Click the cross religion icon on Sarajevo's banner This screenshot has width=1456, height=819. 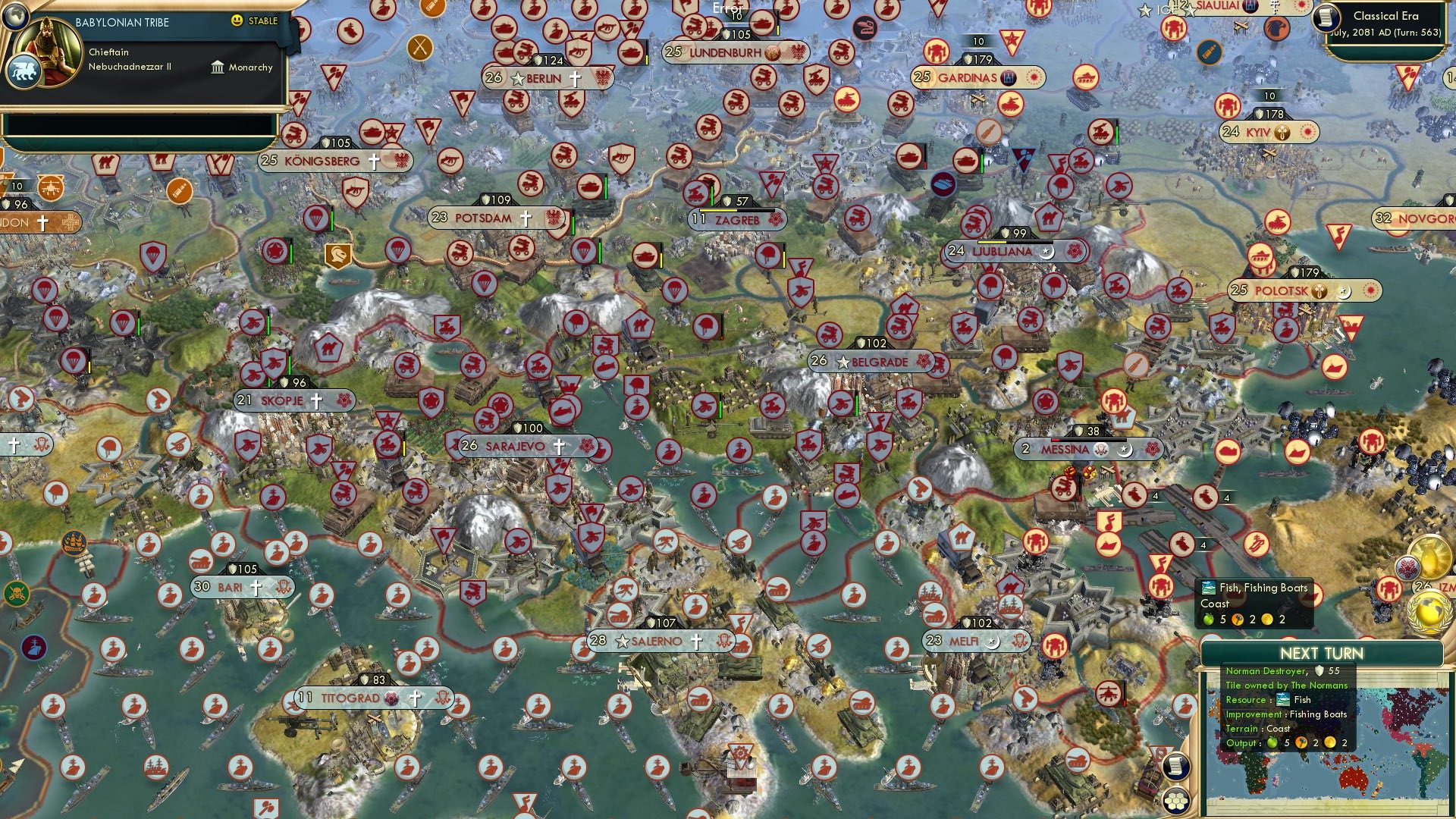click(x=560, y=446)
